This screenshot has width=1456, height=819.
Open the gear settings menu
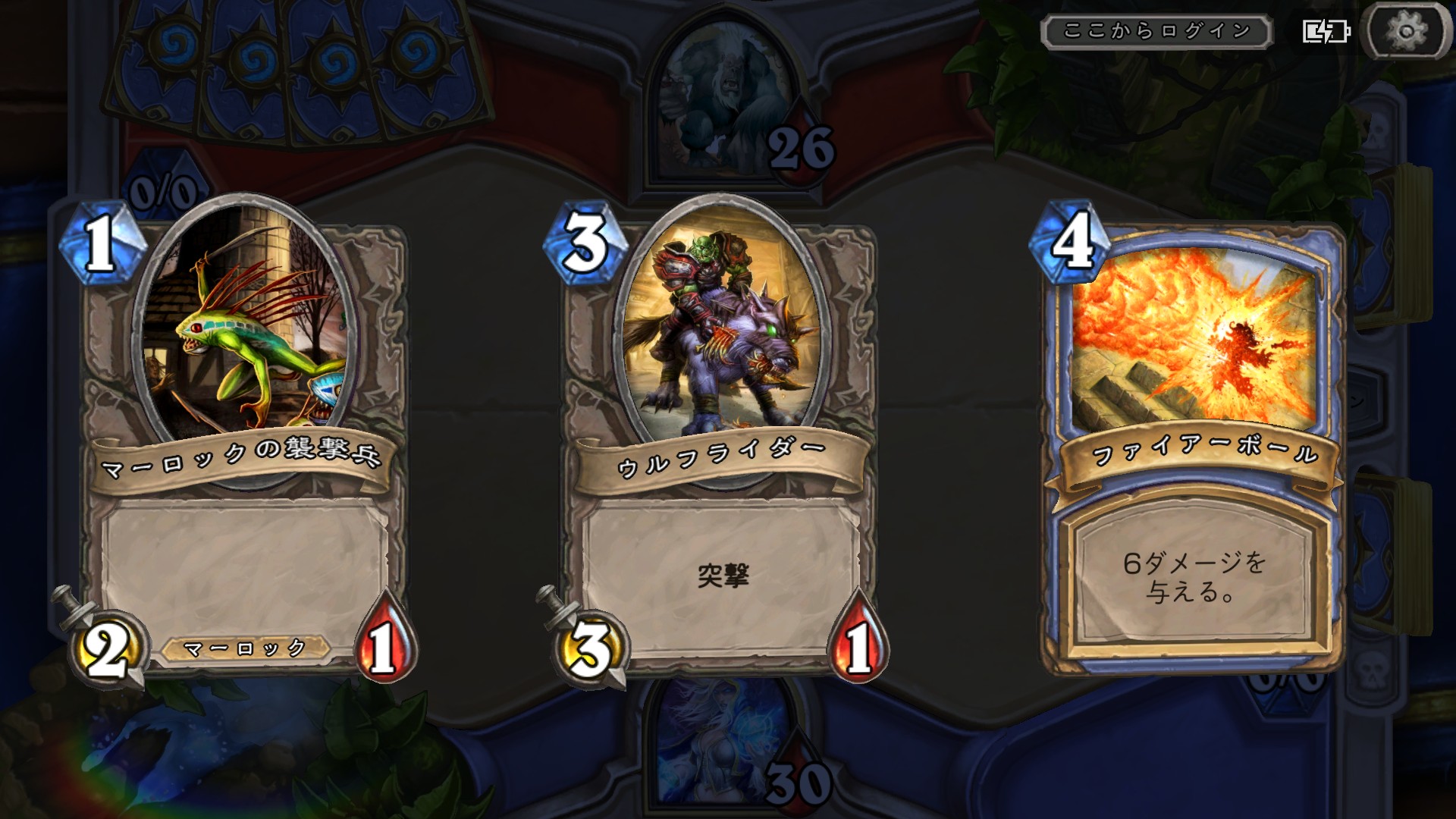(1407, 32)
